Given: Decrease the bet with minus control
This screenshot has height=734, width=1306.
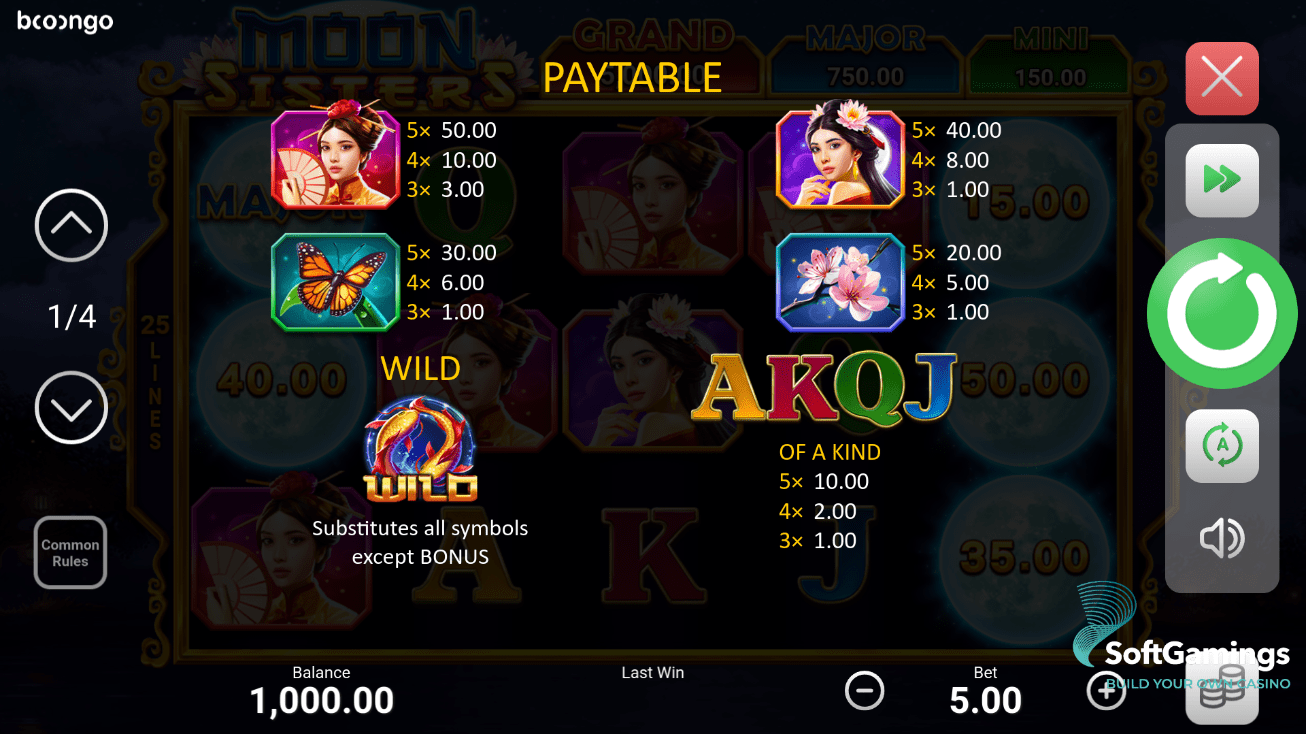Looking at the screenshot, I should tap(864, 690).
